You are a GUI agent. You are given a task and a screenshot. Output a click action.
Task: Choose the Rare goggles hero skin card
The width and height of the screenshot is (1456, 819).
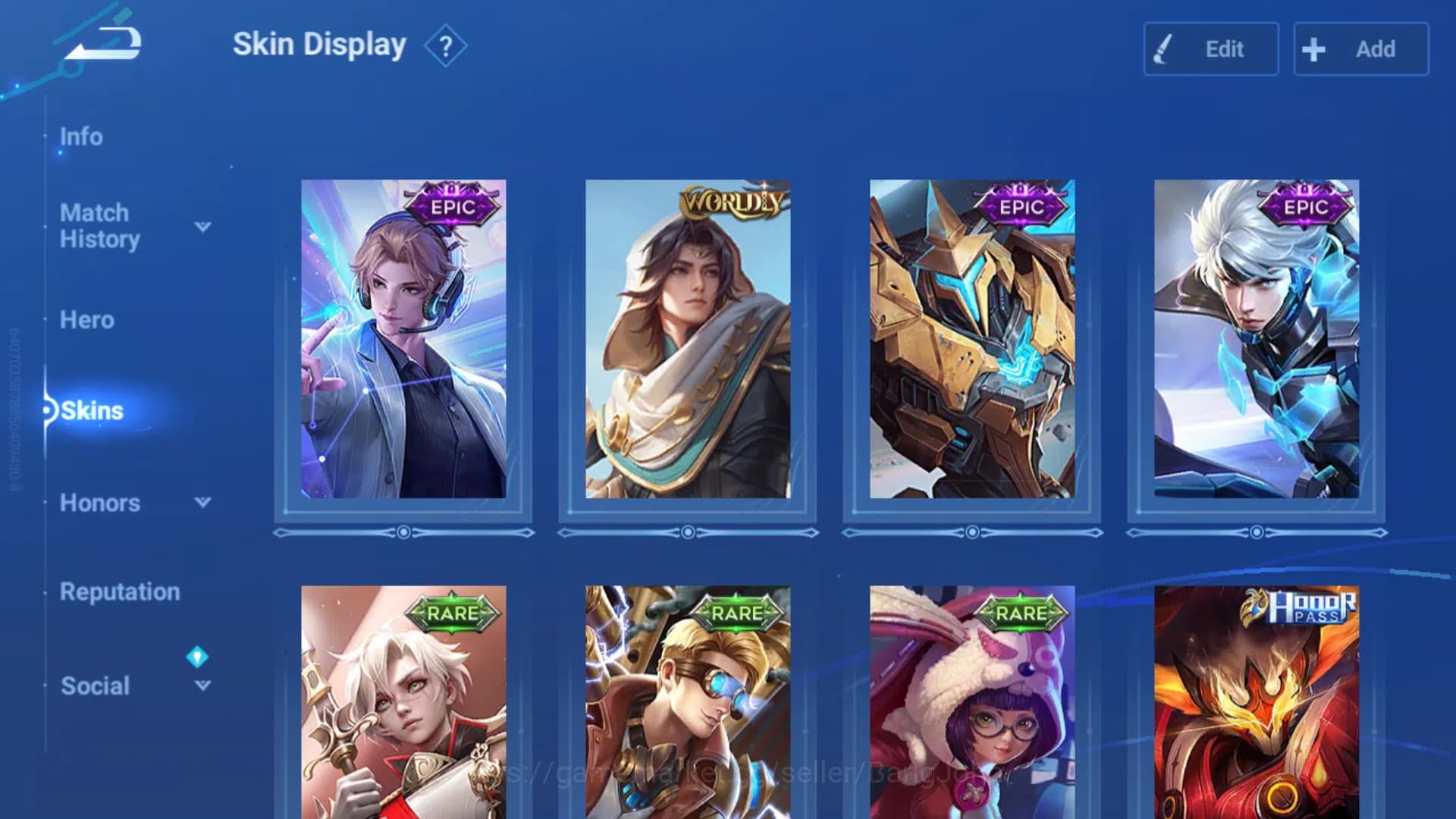[x=688, y=701]
